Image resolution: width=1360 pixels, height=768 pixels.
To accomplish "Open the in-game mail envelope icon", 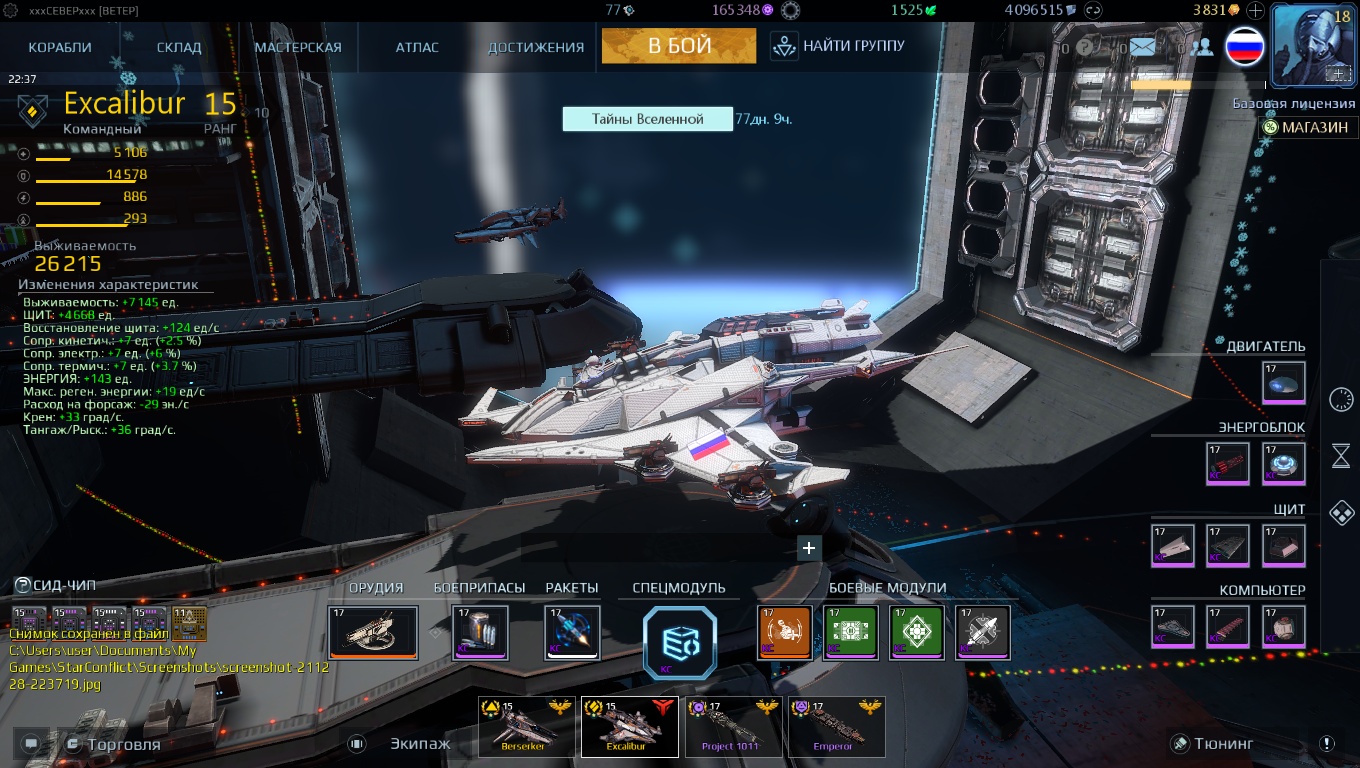I will click(x=1141, y=46).
